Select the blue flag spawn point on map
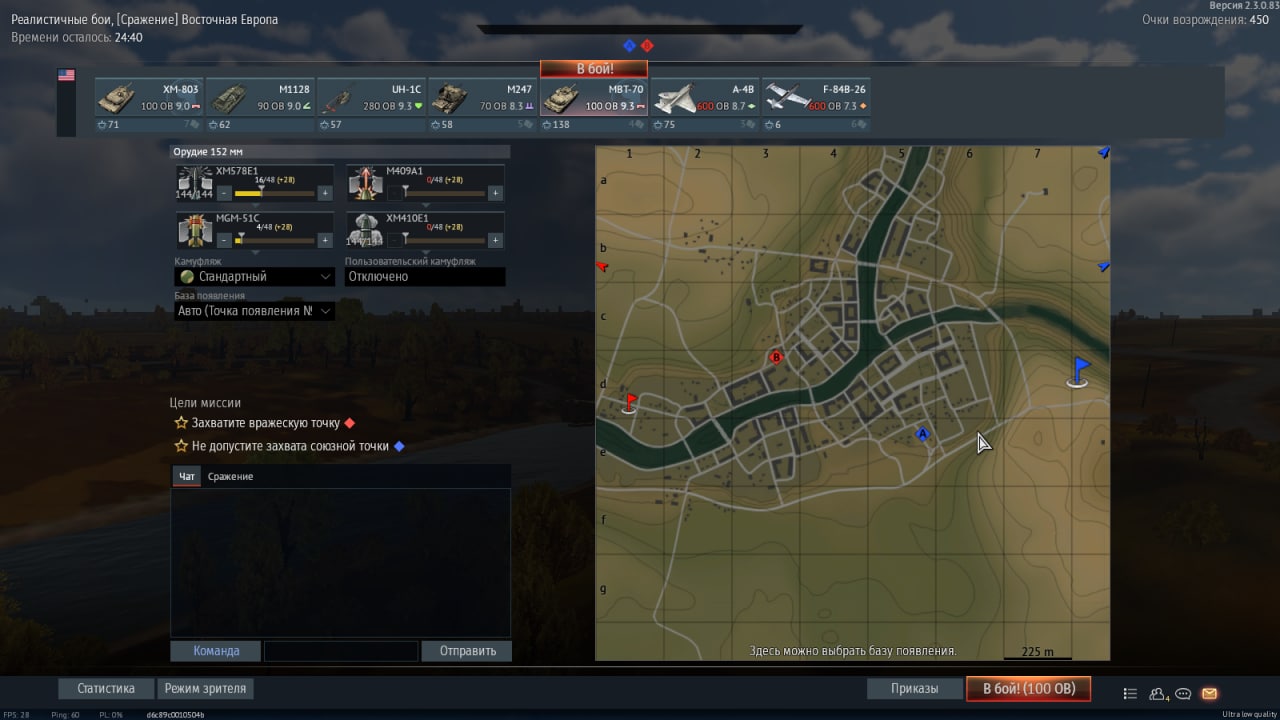 pos(1079,372)
